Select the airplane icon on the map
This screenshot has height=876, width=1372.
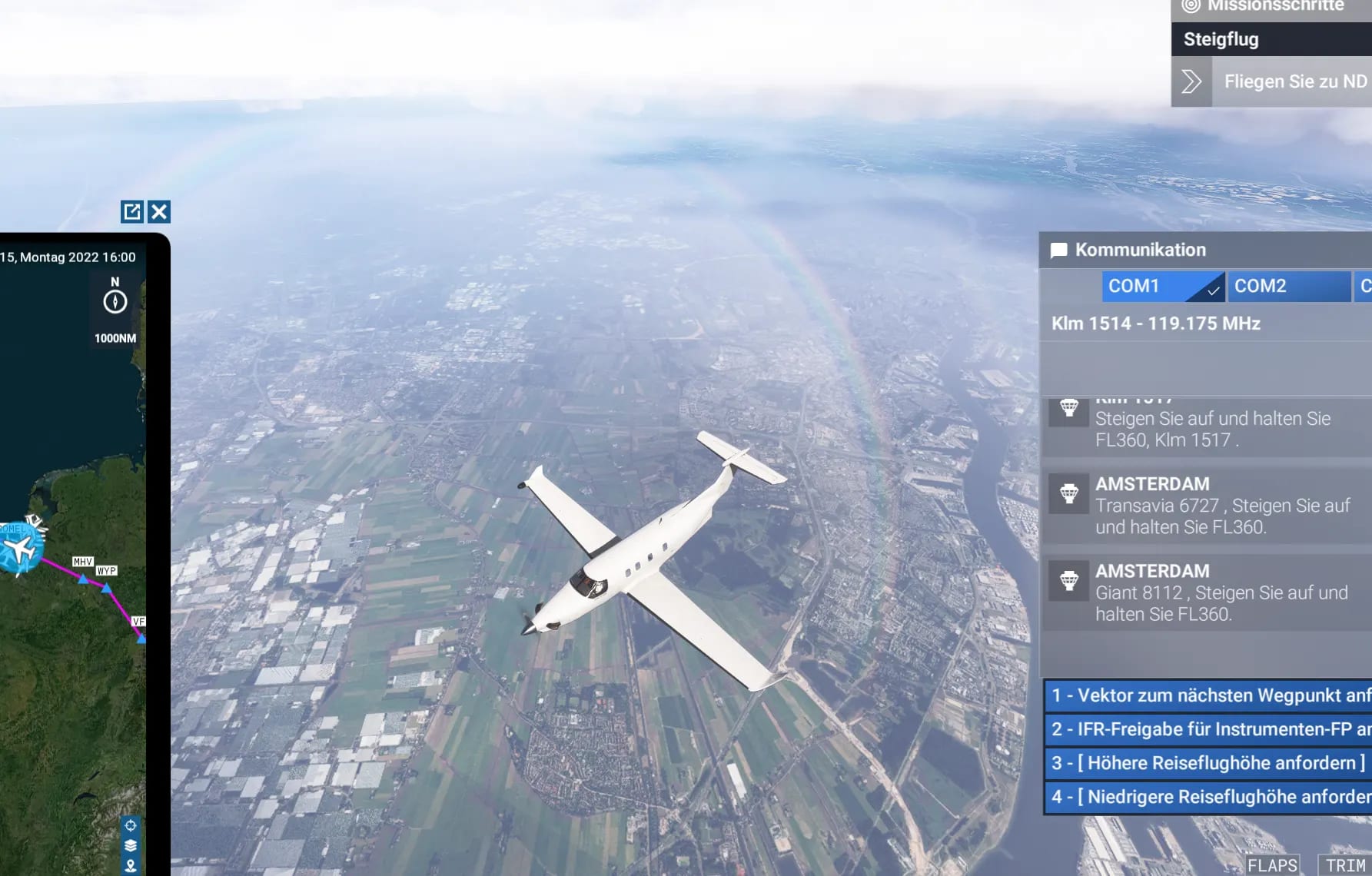(21, 549)
